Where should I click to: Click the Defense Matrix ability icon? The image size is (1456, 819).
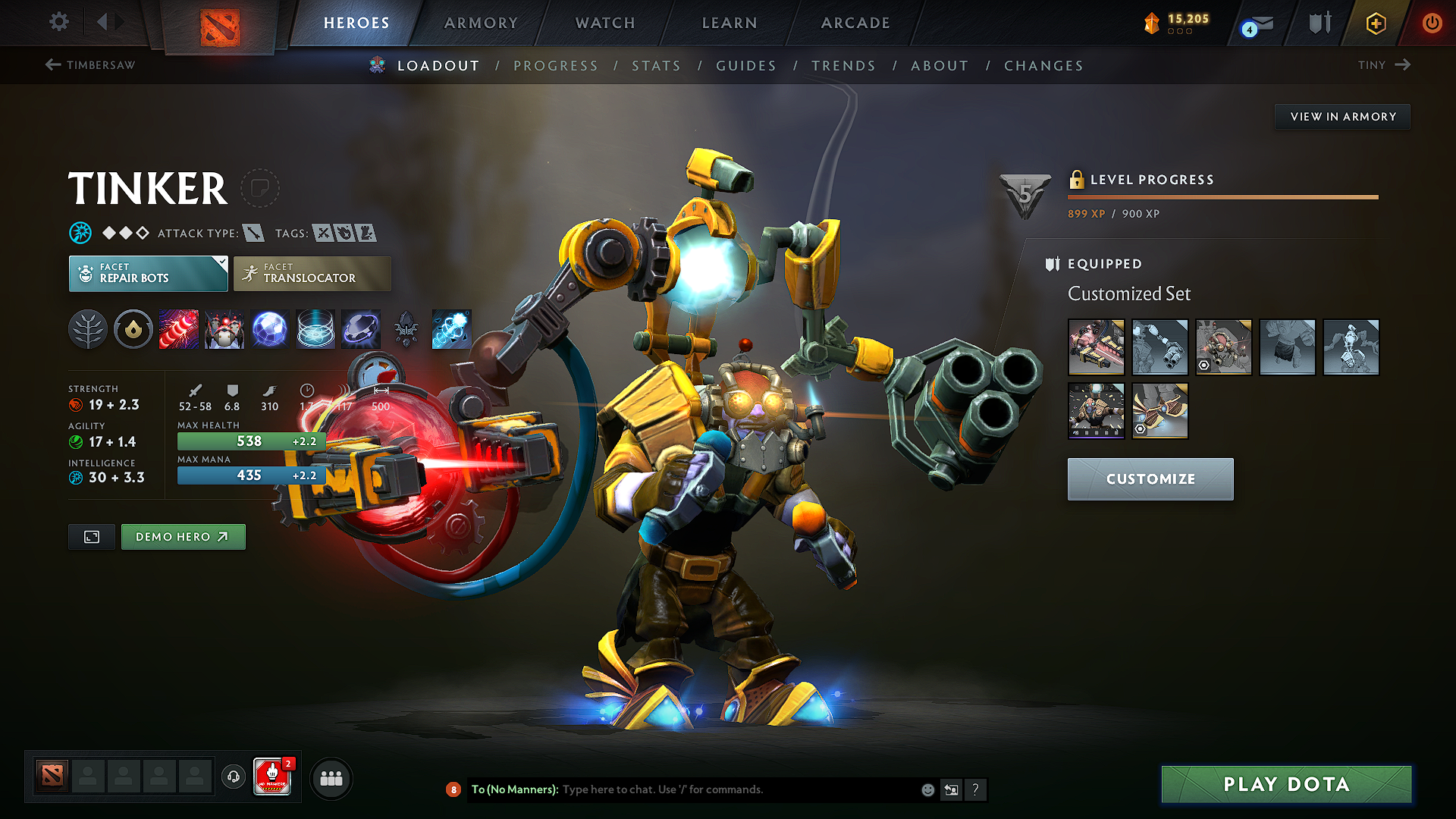pos(270,328)
